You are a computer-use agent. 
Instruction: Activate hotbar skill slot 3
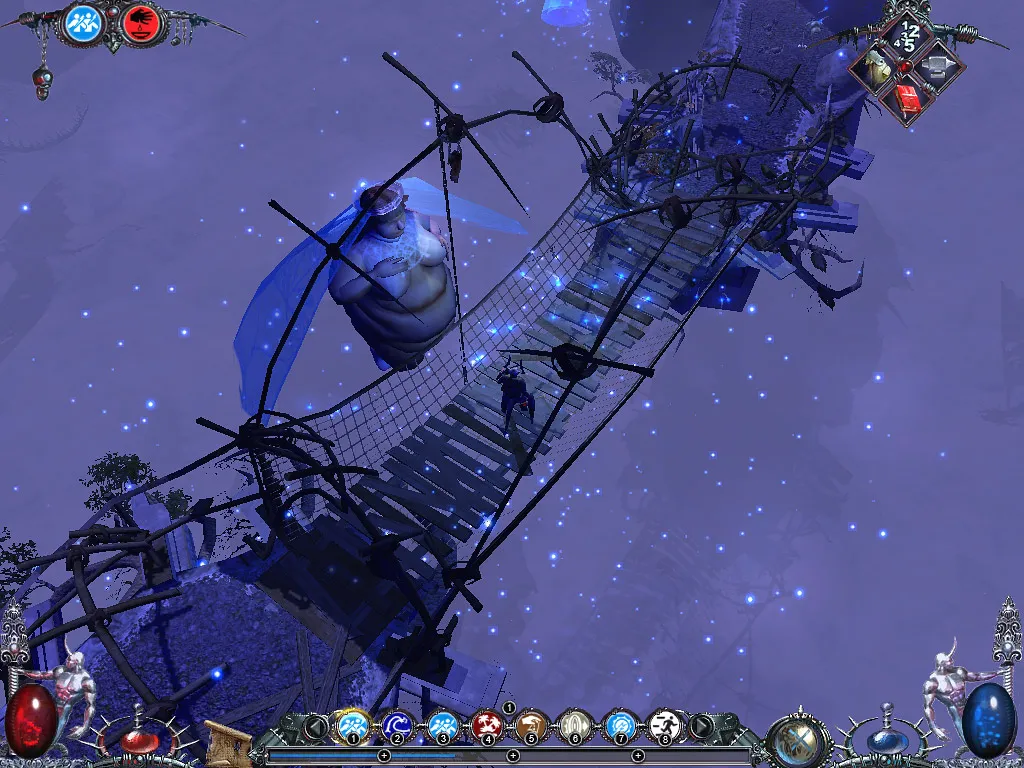(442, 725)
